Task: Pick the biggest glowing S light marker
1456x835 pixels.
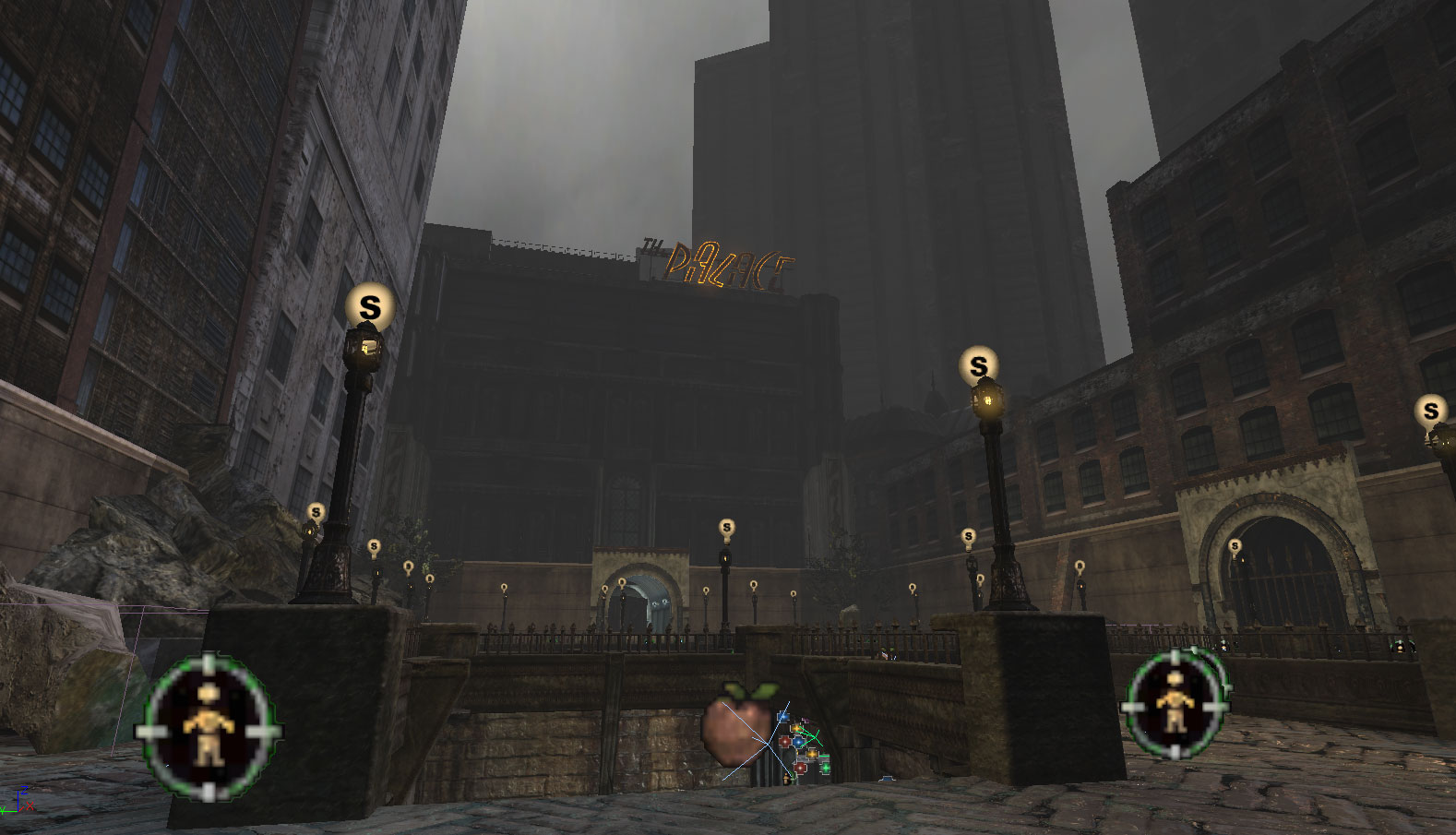Action: [370, 307]
